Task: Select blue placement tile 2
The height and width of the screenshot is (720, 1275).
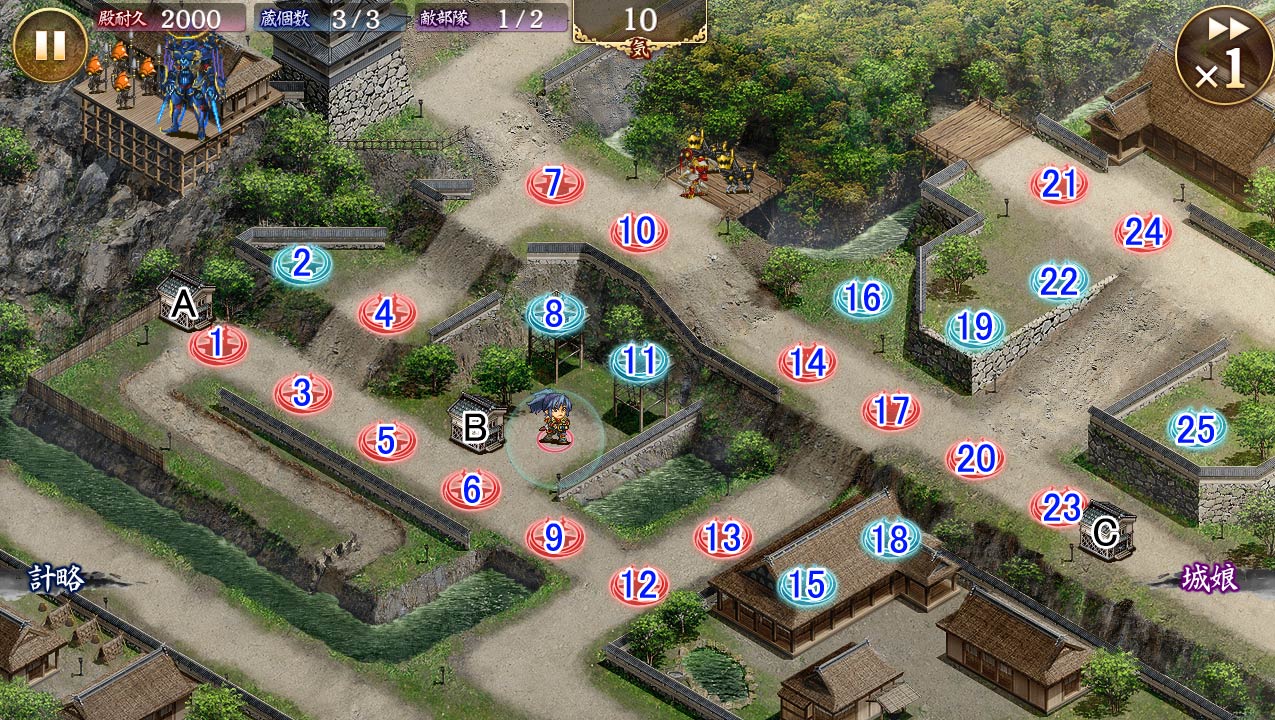Action: point(301,264)
